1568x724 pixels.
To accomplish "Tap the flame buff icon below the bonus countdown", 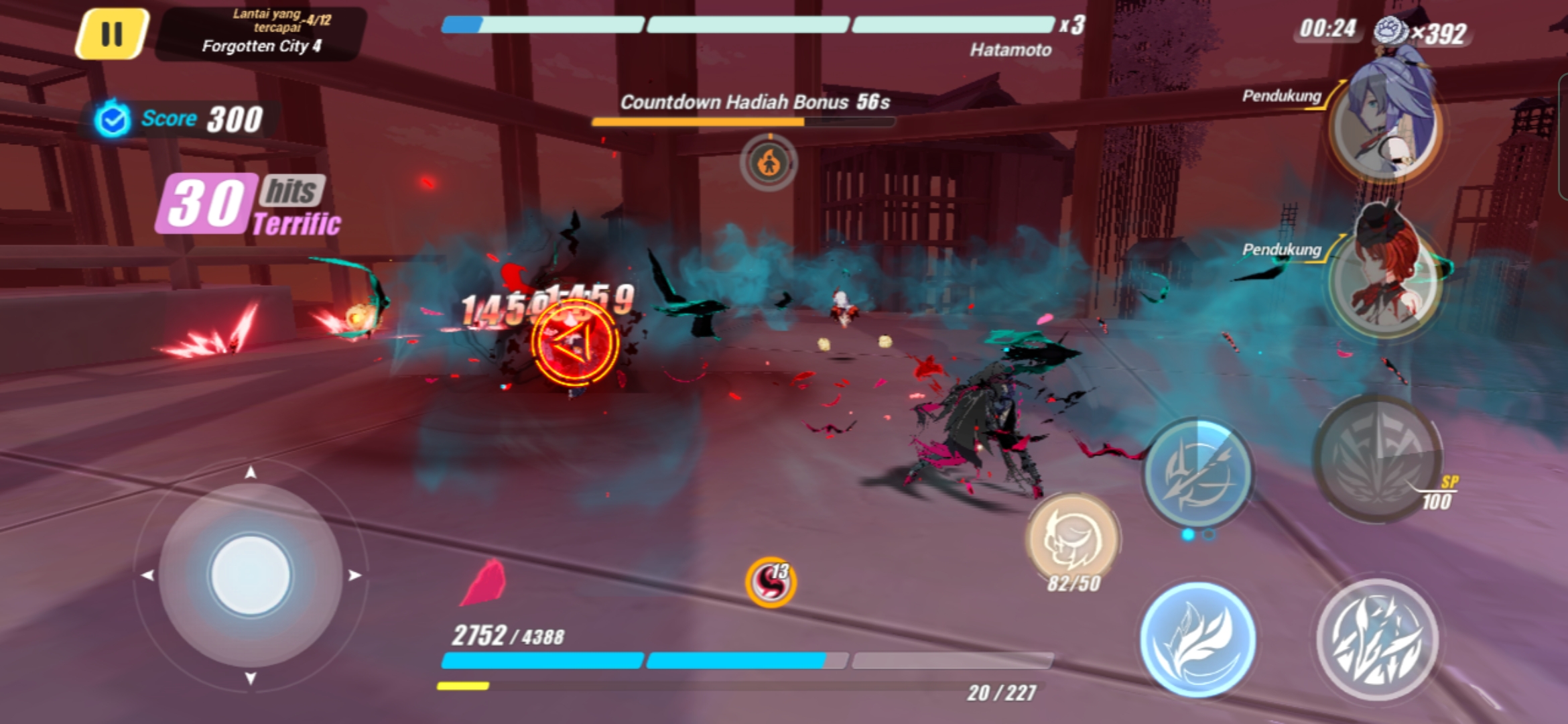I will 769,161.
